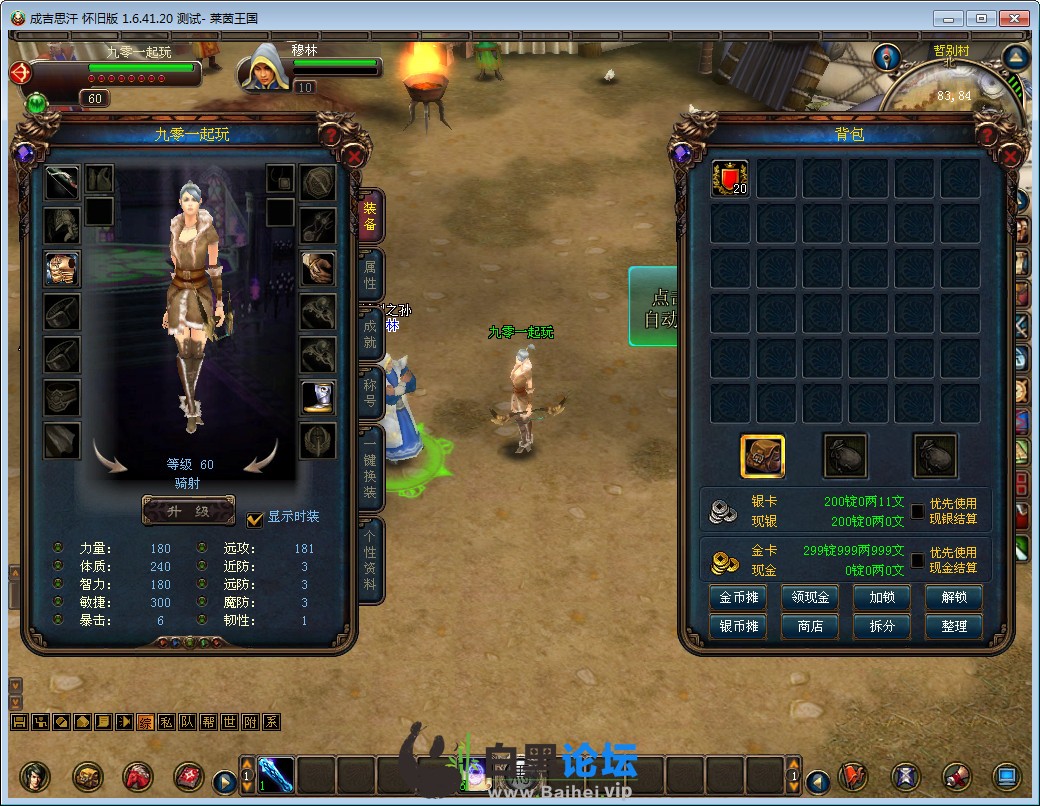Toggle the 显示时装 checkbox

click(x=255, y=518)
